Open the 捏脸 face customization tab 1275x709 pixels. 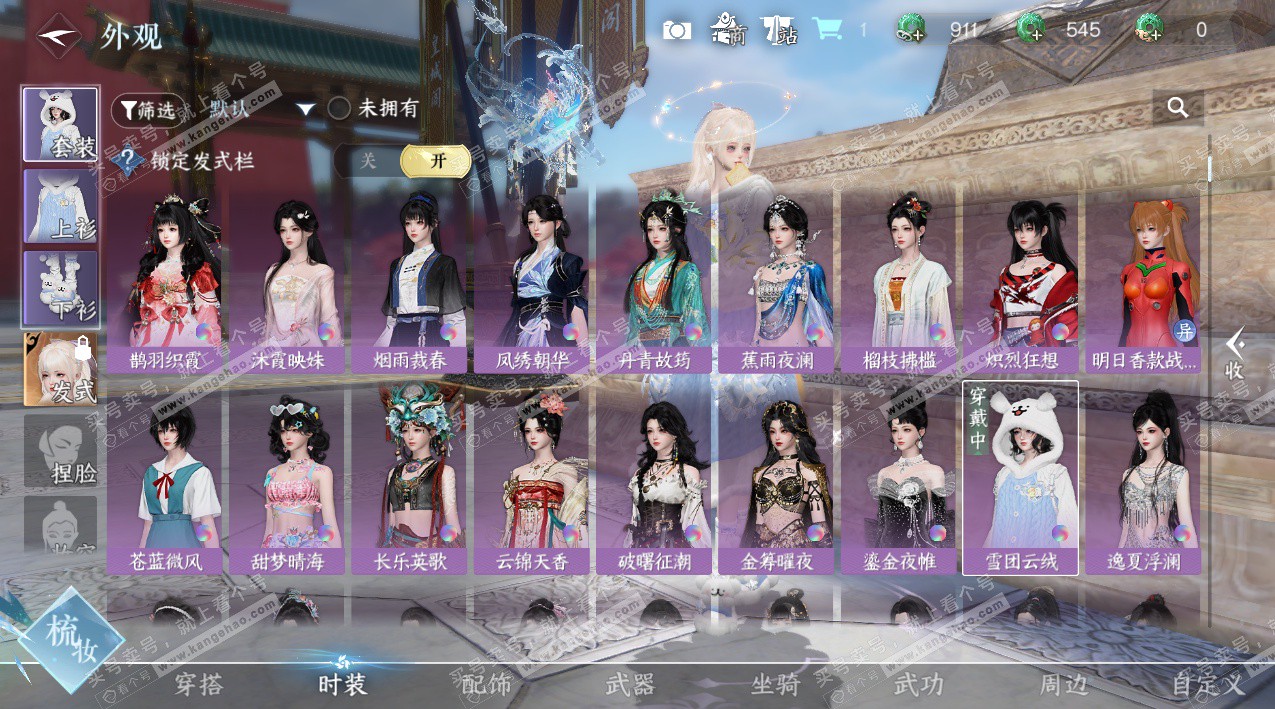tap(61, 451)
